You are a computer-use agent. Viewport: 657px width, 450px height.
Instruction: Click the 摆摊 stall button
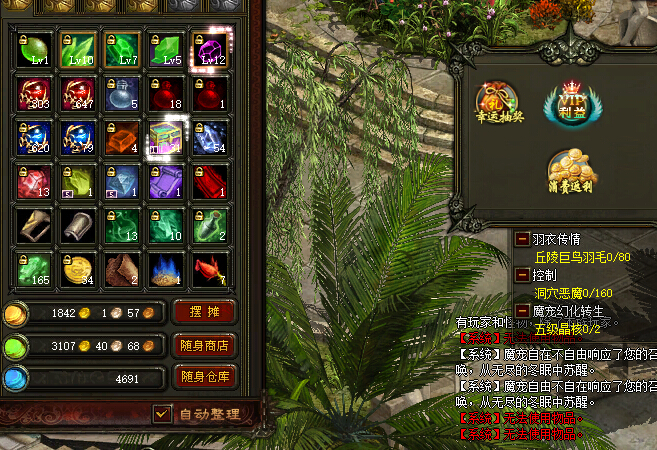click(204, 312)
